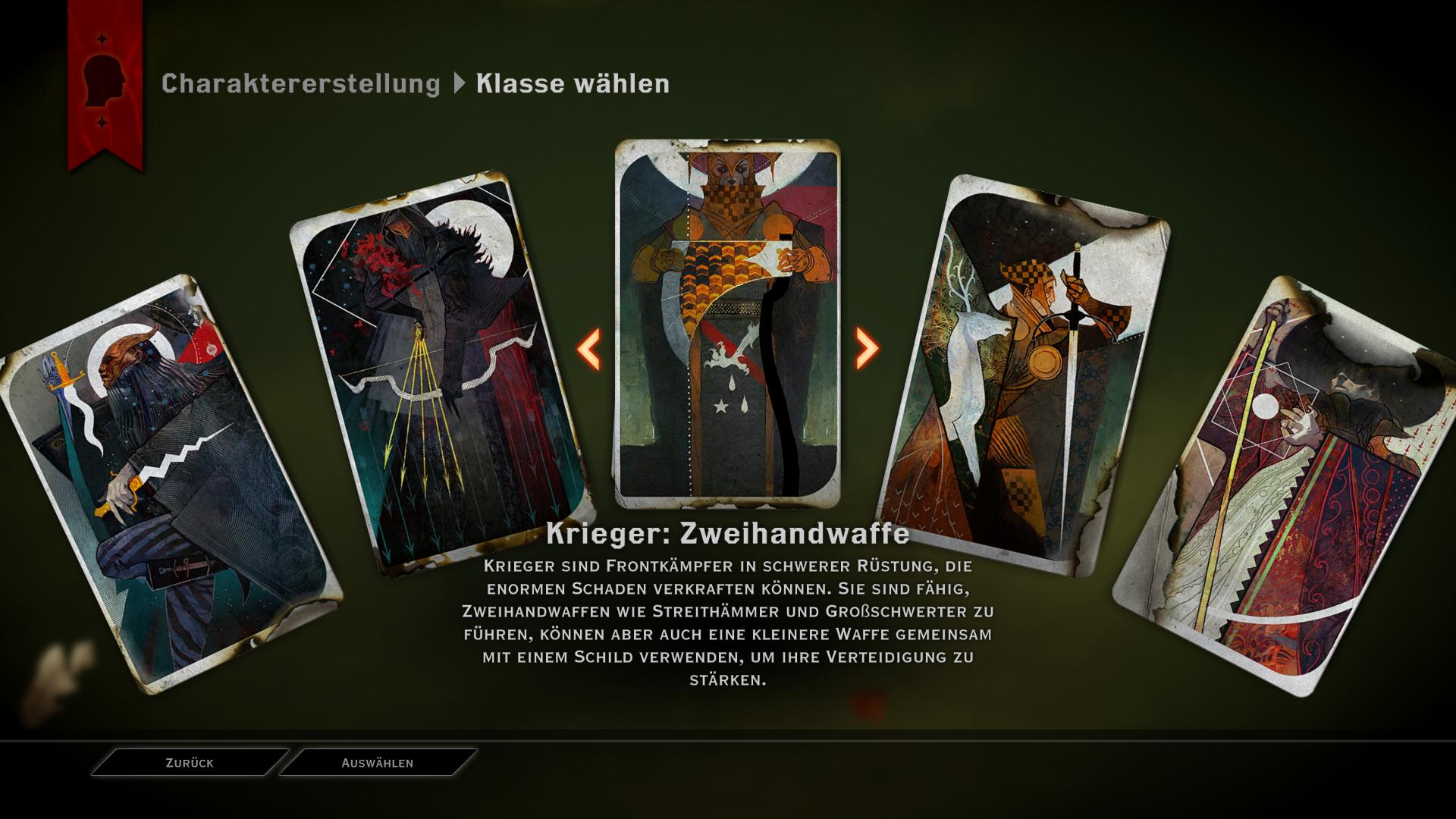Confirm the class with Auswählen
Viewport: 1456px width, 819px height.
(x=378, y=763)
